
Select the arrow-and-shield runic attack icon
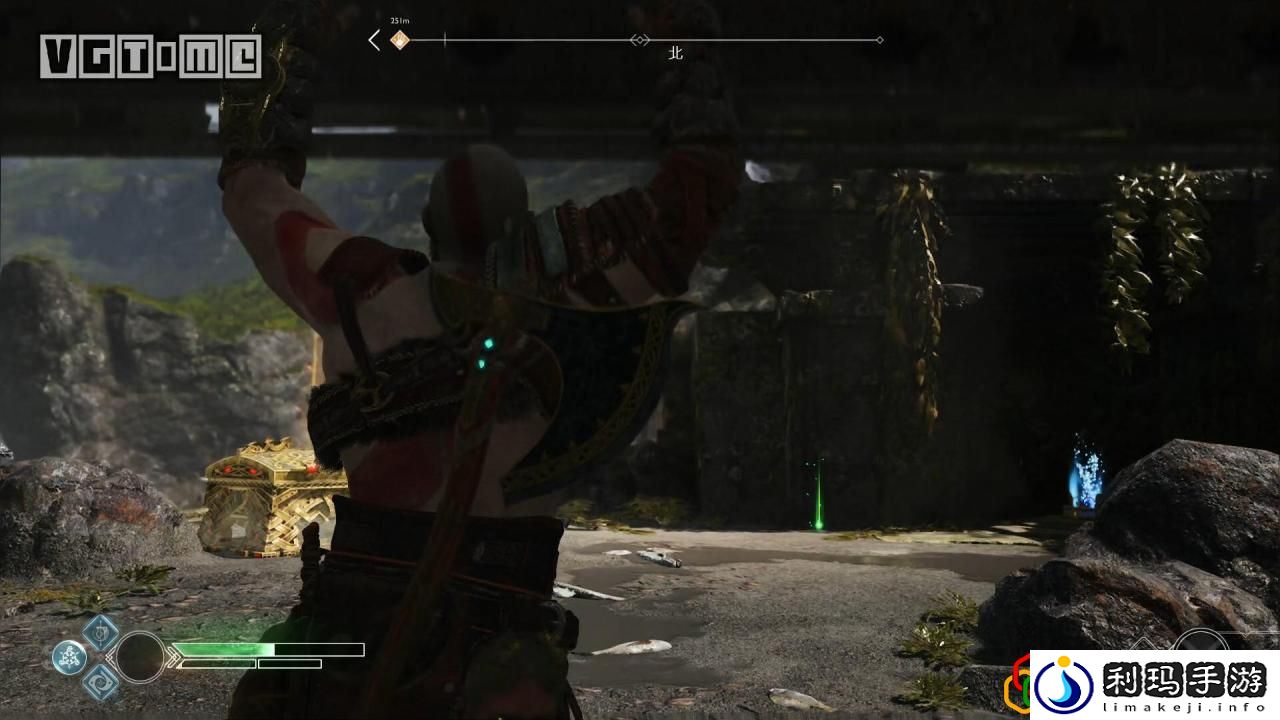100,632
